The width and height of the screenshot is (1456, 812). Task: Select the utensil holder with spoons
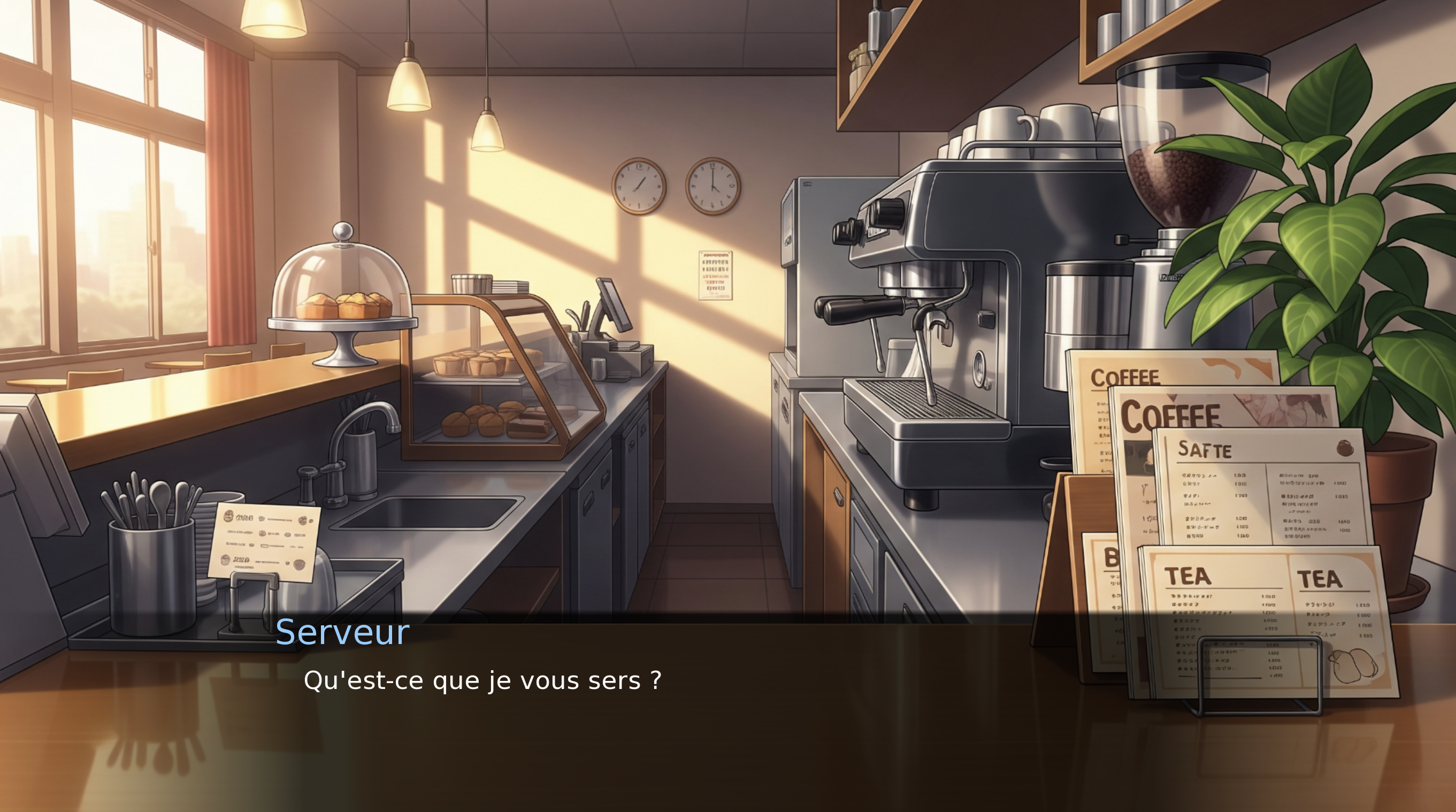(x=150, y=560)
